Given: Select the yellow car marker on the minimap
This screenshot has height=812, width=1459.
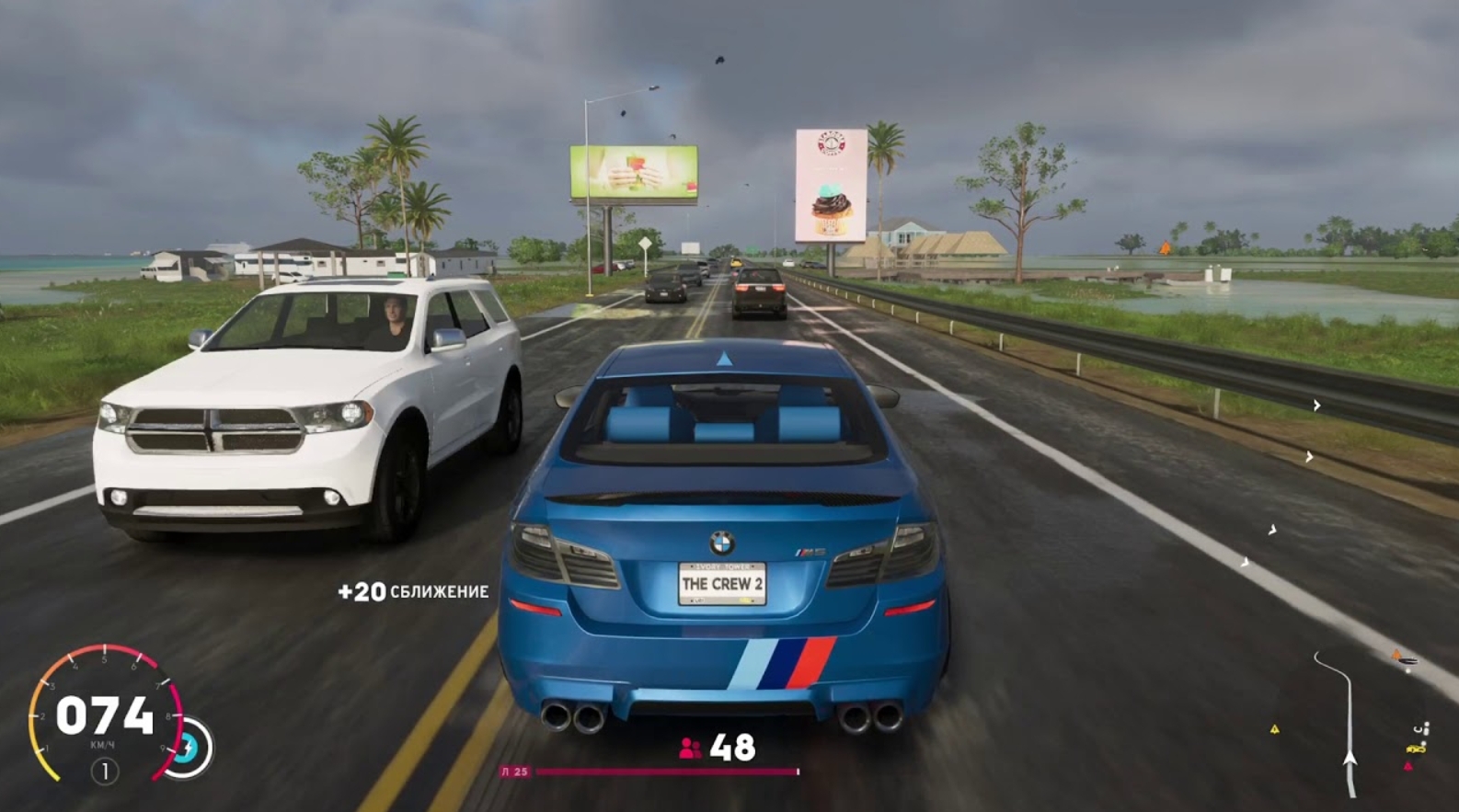Looking at the screenshot, I should (x=1415, y=749).
